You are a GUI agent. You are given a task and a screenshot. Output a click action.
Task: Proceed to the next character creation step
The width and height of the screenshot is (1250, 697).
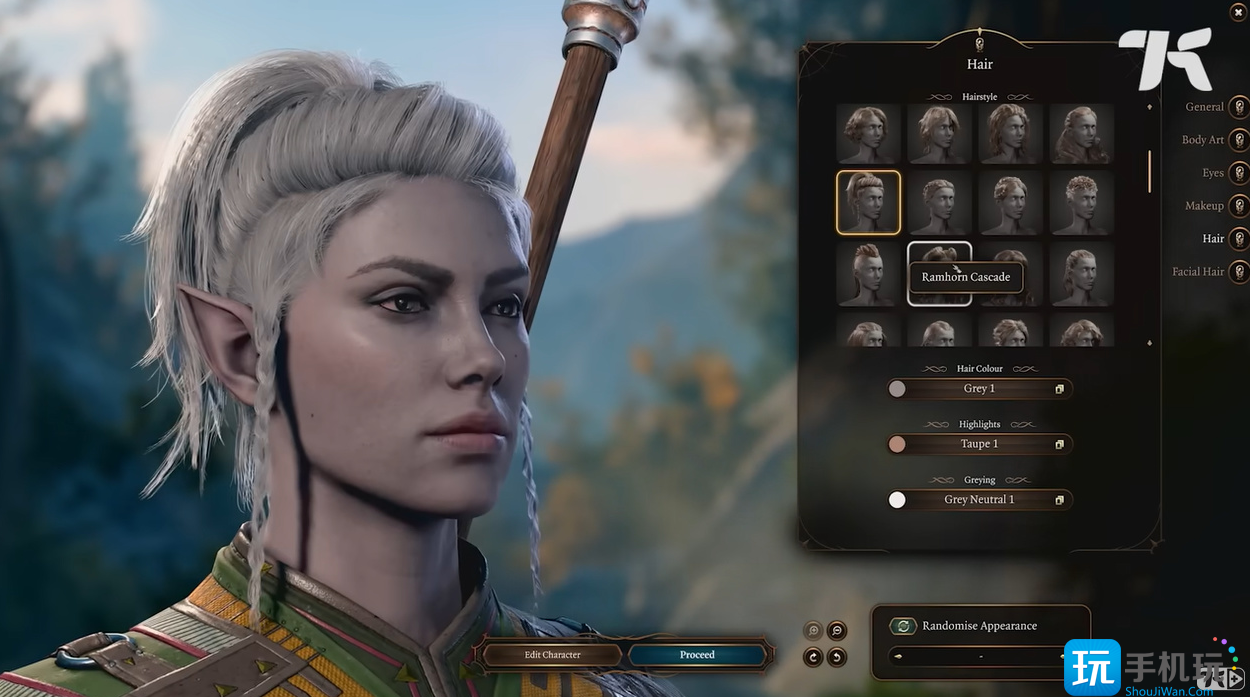click(x=697, y=655)
